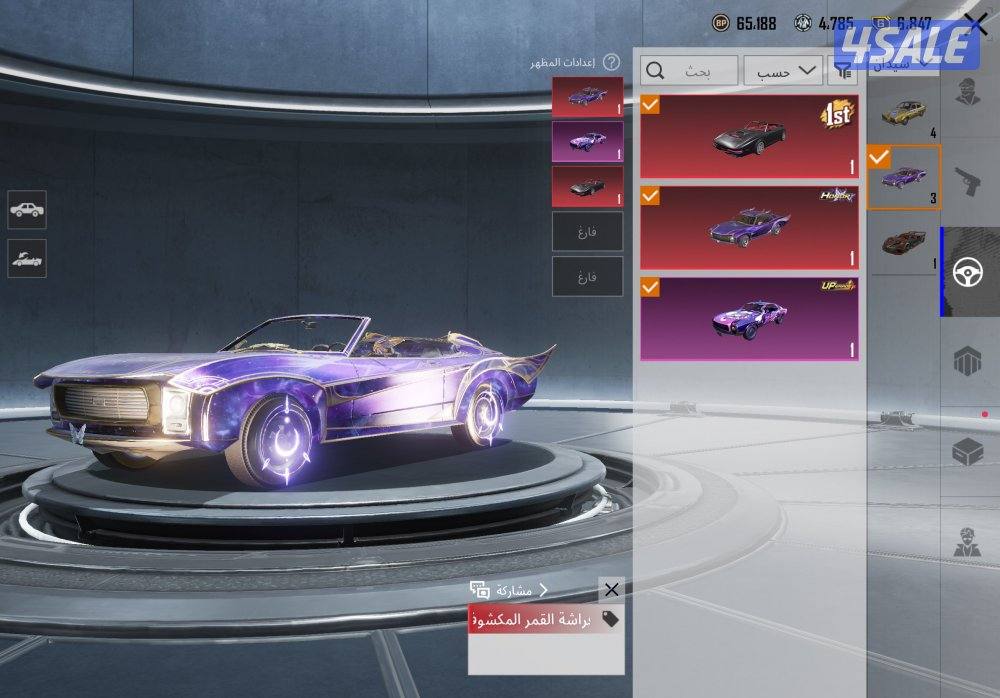
Task: Select the highlighted purple car vehicle entry
Action: (904, 178)
